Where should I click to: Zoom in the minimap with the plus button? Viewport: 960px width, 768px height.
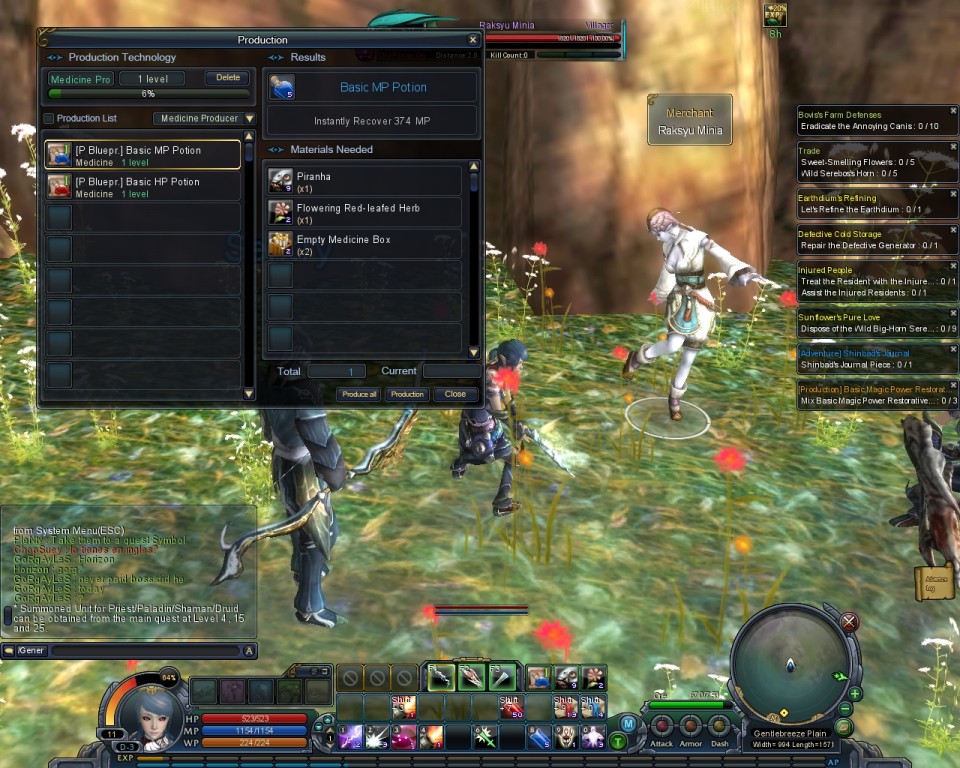pos(856,693)
